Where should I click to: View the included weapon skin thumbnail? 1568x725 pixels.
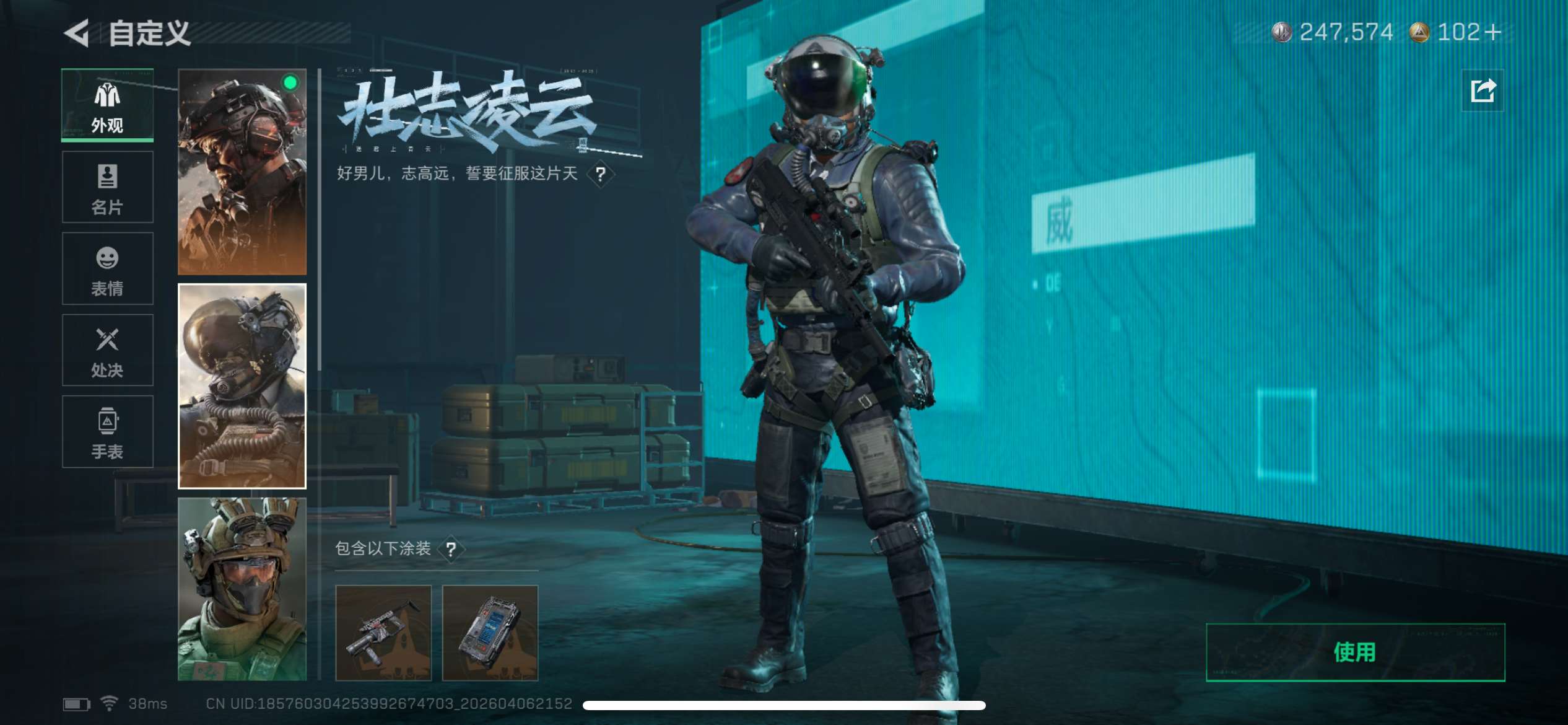click(384, 633)
